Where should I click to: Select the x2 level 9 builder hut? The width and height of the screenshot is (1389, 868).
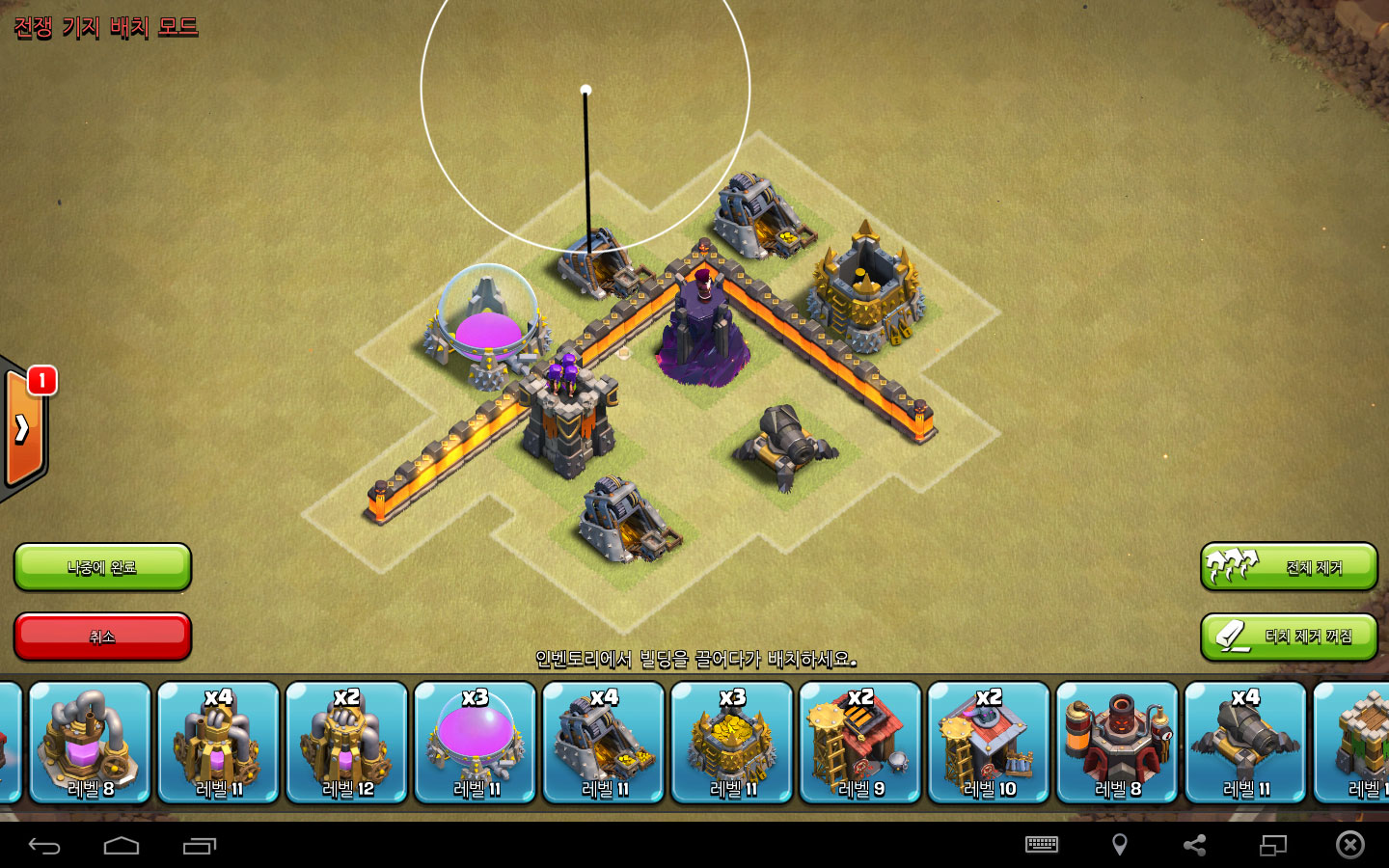coord(859,743)
